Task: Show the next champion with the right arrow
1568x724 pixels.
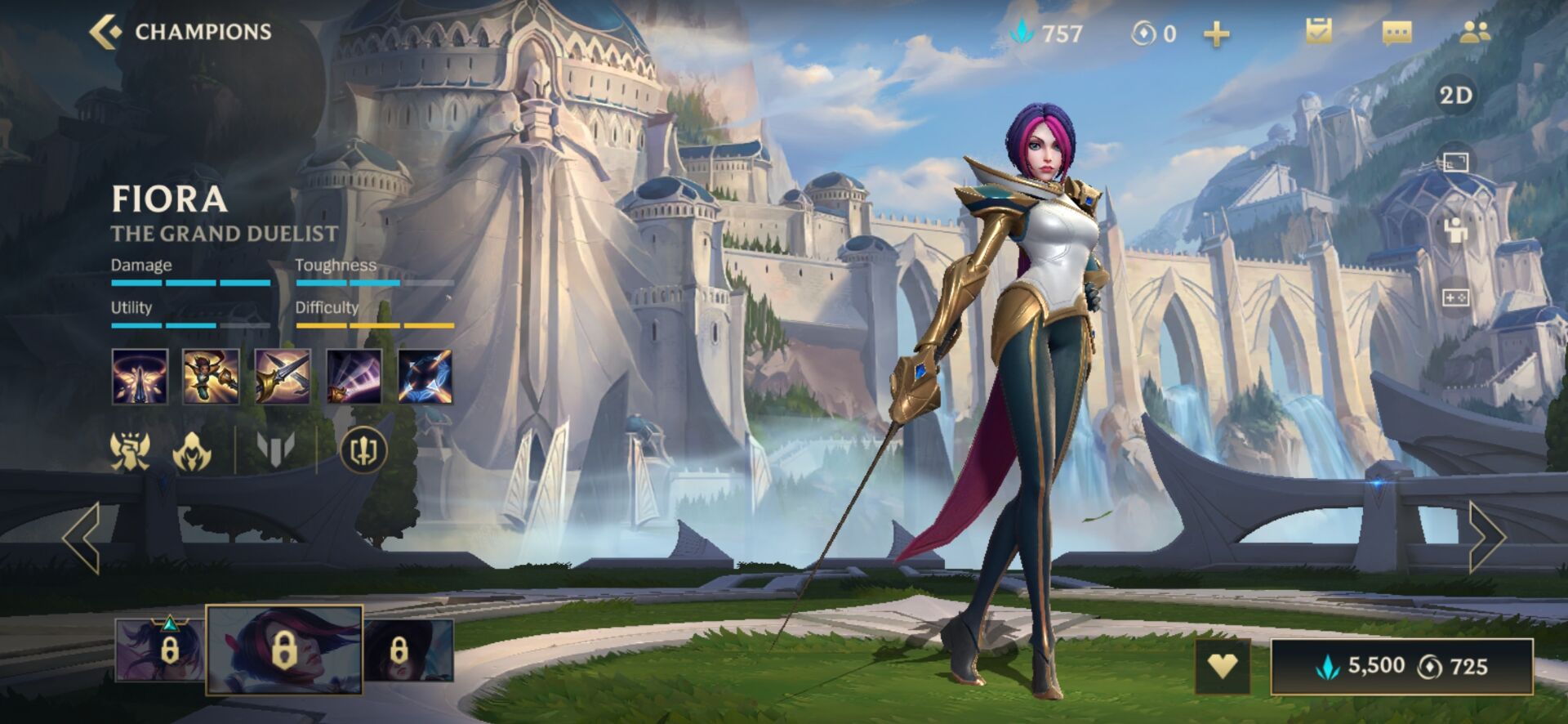Action: 1486,537
